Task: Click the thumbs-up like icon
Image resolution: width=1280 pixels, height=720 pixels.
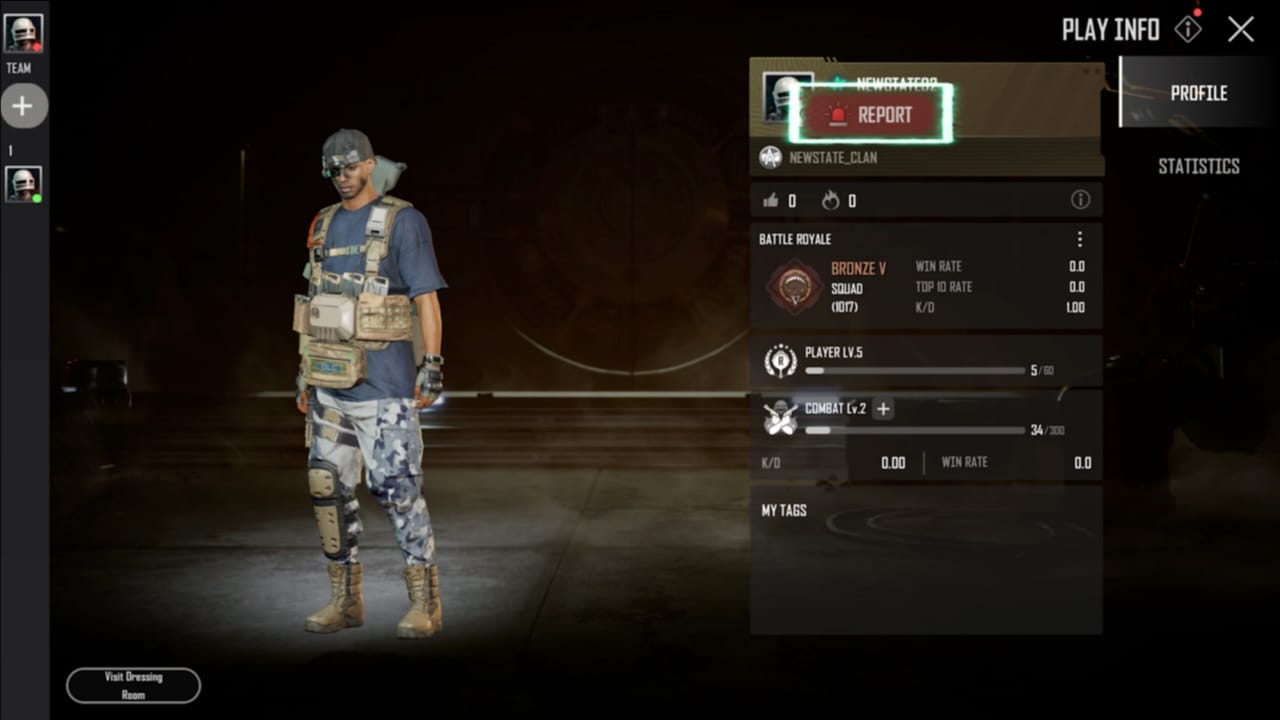Action: (x=771, y=201)
